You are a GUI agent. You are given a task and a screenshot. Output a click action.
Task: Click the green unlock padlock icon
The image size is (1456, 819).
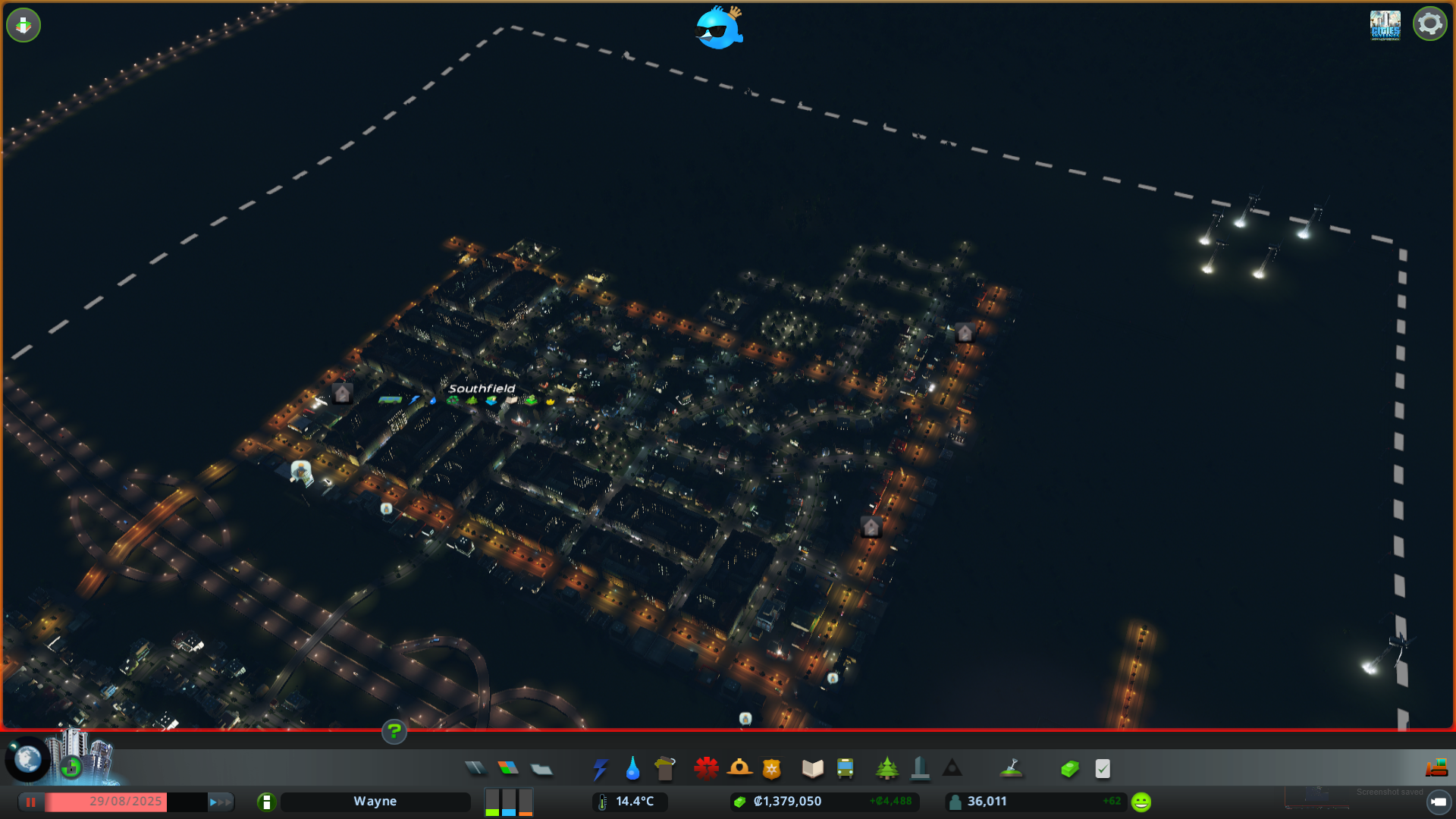point(73,767)
